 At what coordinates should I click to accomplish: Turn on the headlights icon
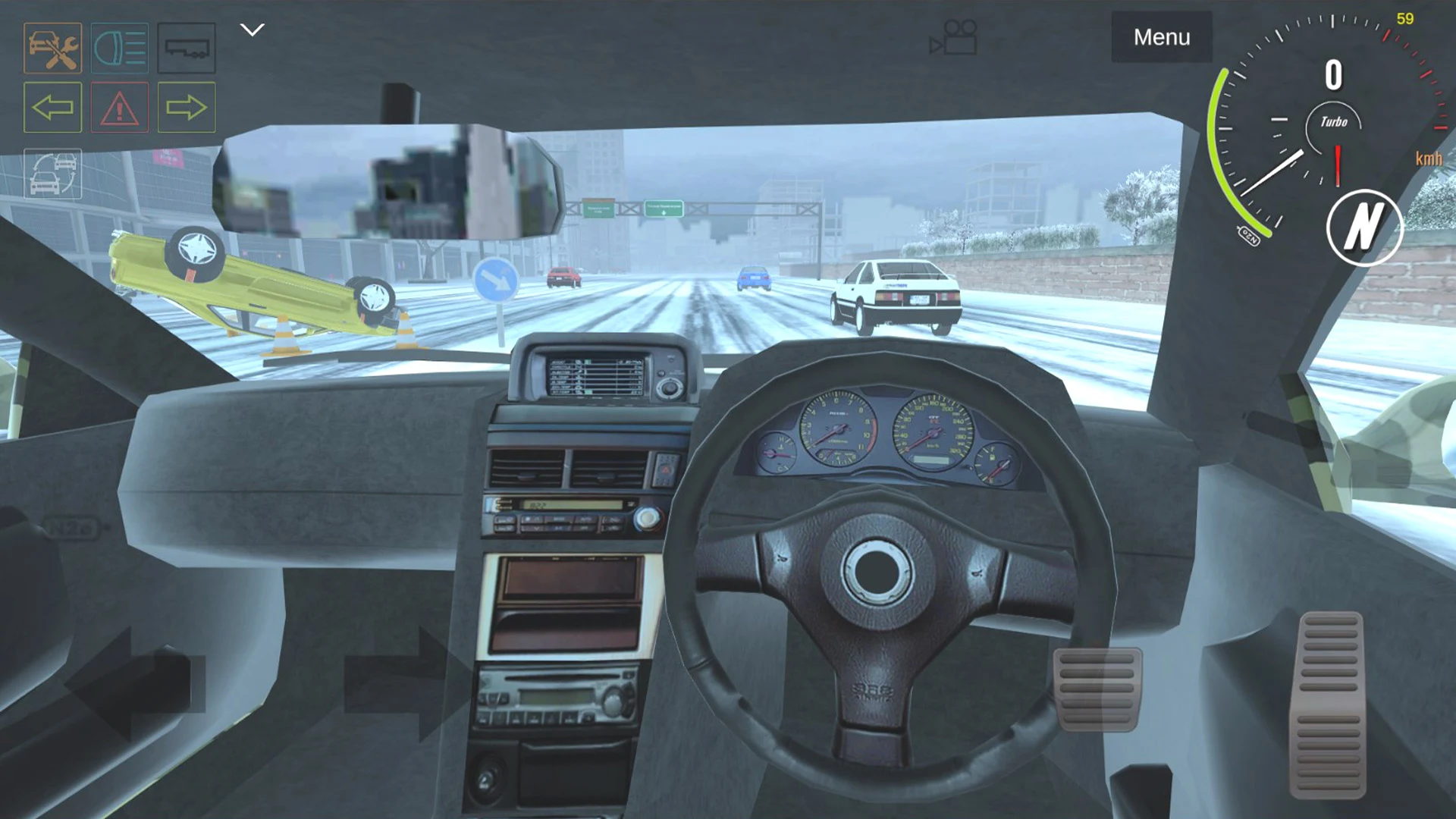(x=119, y=48)
